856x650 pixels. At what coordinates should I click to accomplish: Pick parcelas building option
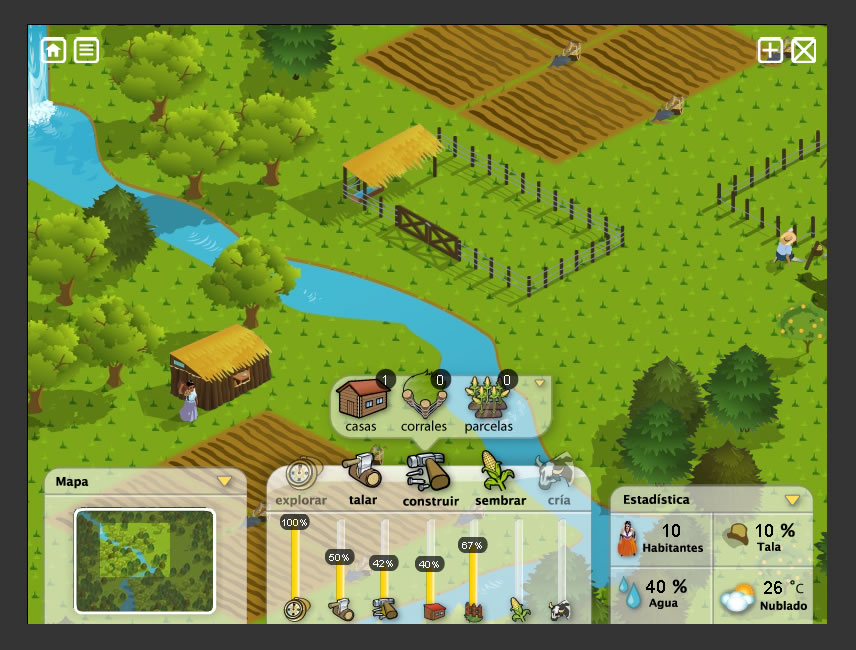[488, 405]
